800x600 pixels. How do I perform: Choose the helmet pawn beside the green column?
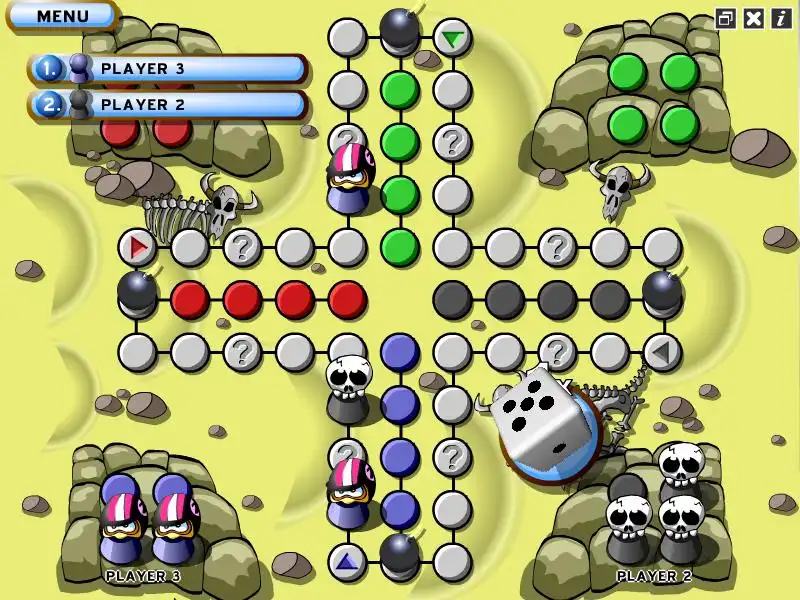click(349, 178)
